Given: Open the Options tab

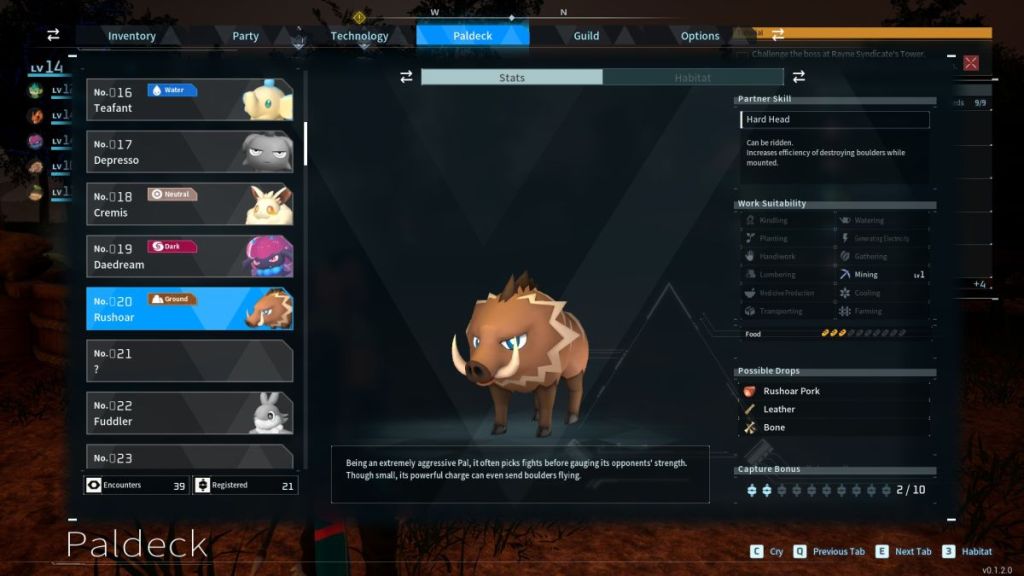Looking at the screenshot, I should 700,36.
